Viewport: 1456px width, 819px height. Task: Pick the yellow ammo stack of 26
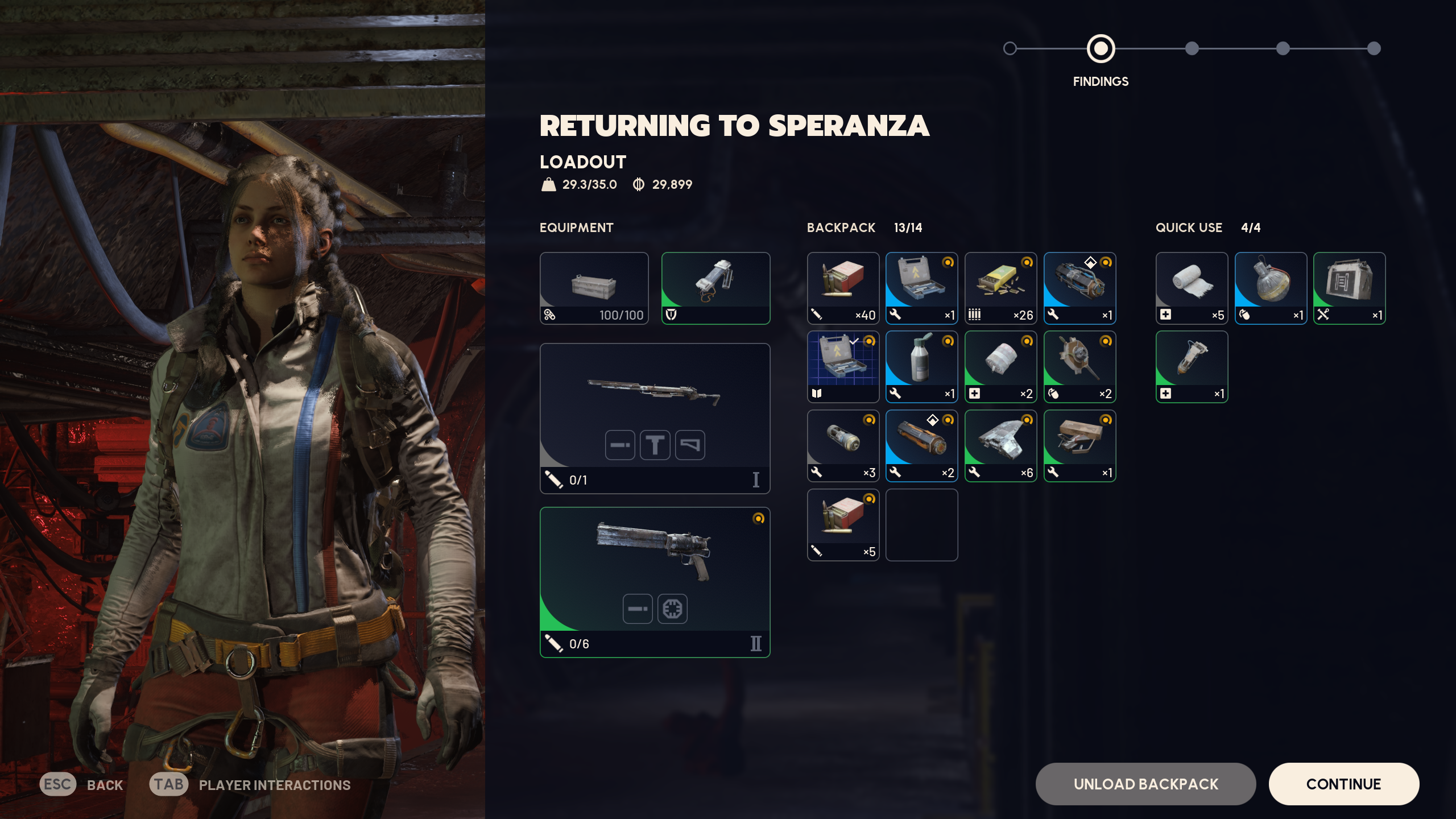(x=1000, y=288)
